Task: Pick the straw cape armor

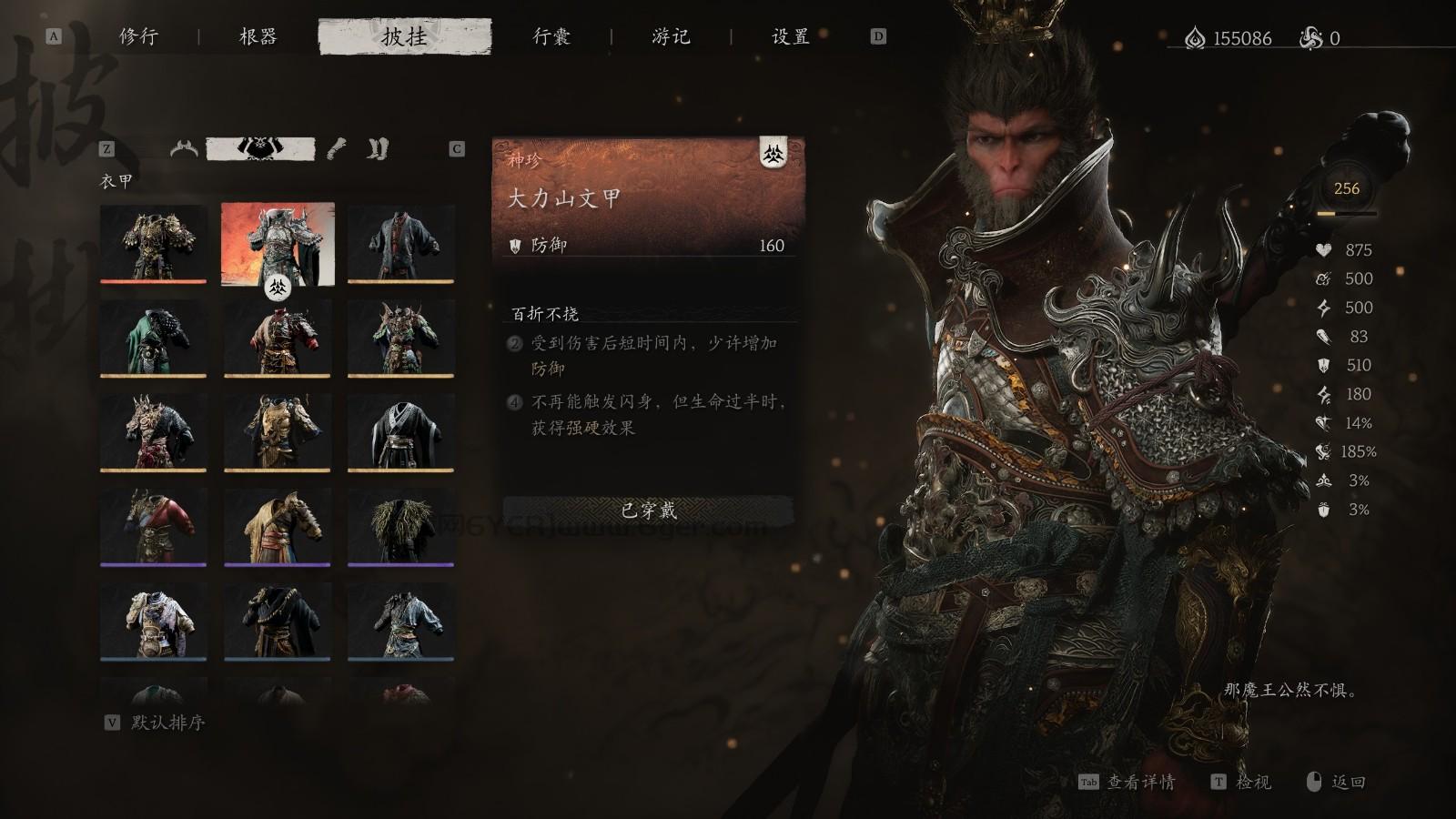Action: tap(400, 527)
